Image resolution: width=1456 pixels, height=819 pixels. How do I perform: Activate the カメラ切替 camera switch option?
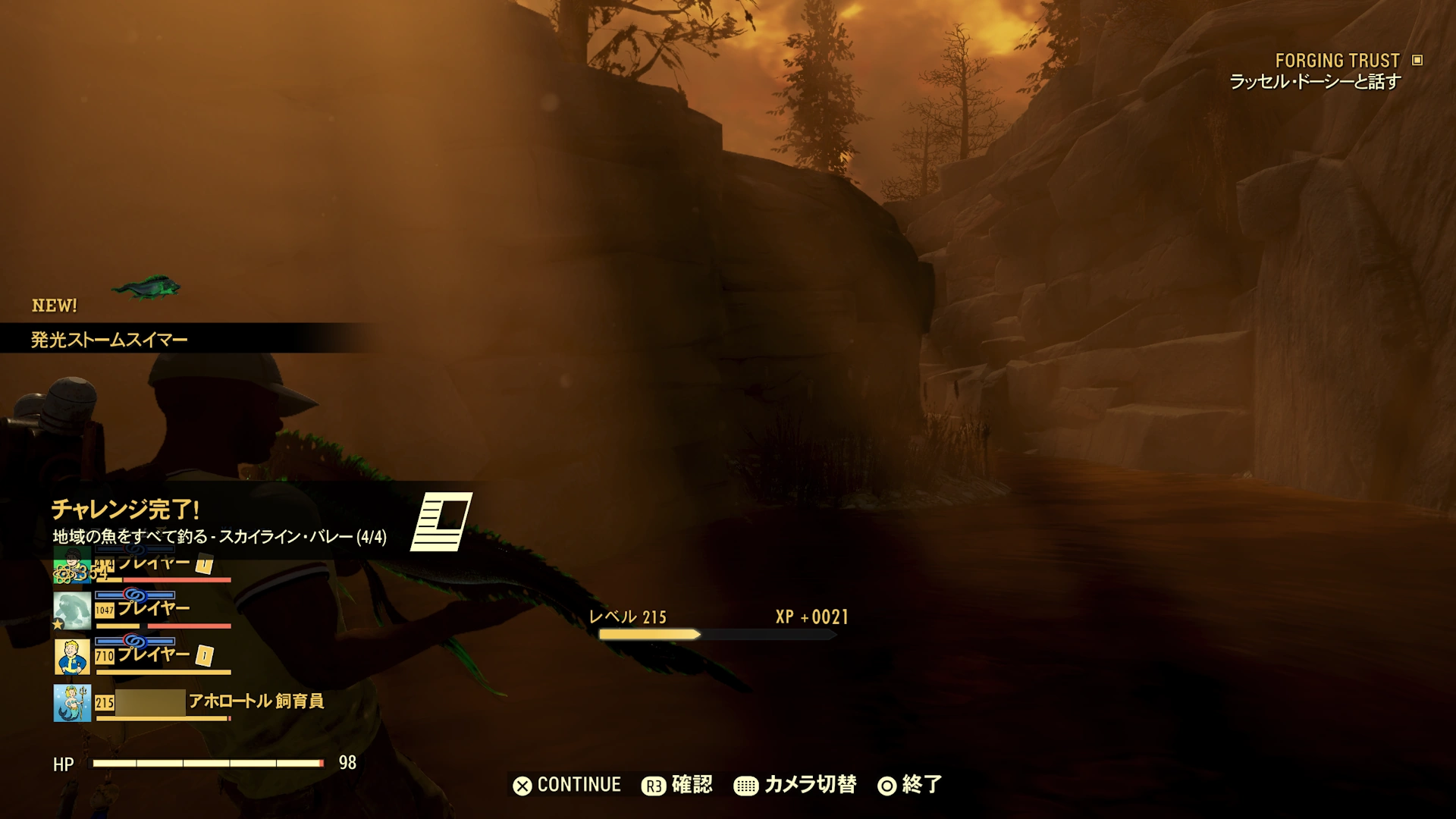(809, 785)
